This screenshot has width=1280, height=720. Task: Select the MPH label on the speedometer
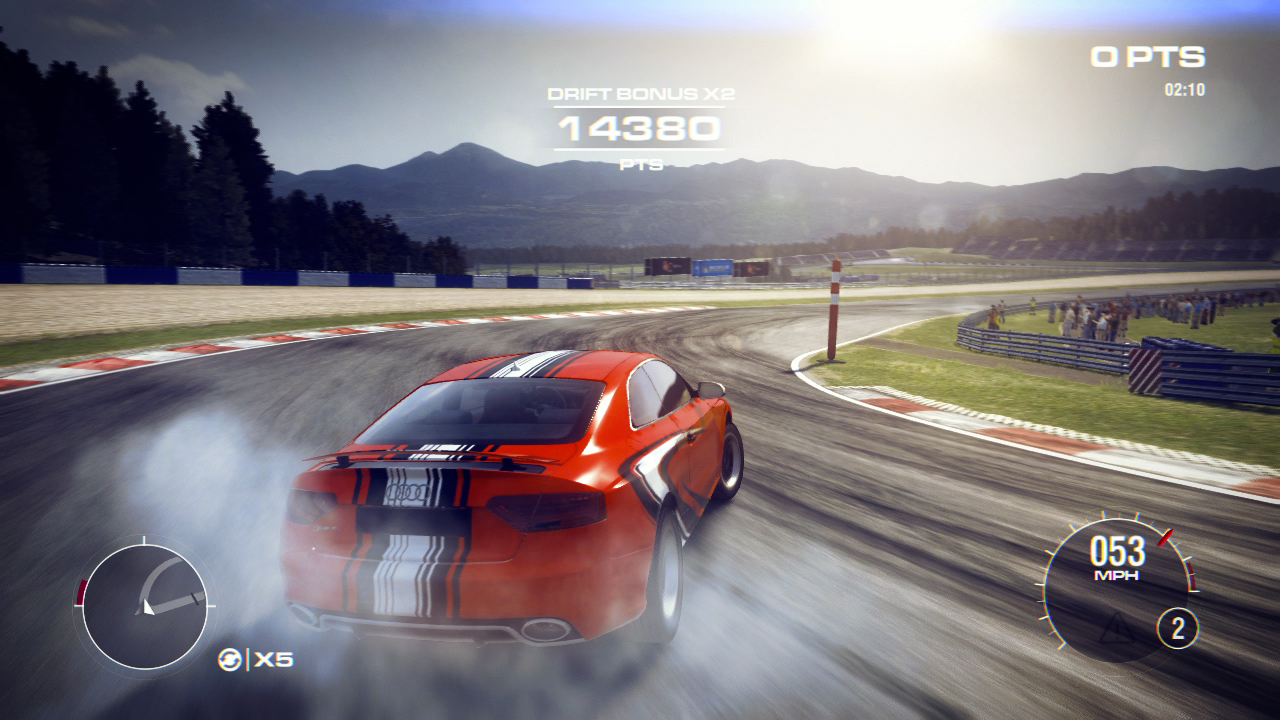[x=1116, y=575]
